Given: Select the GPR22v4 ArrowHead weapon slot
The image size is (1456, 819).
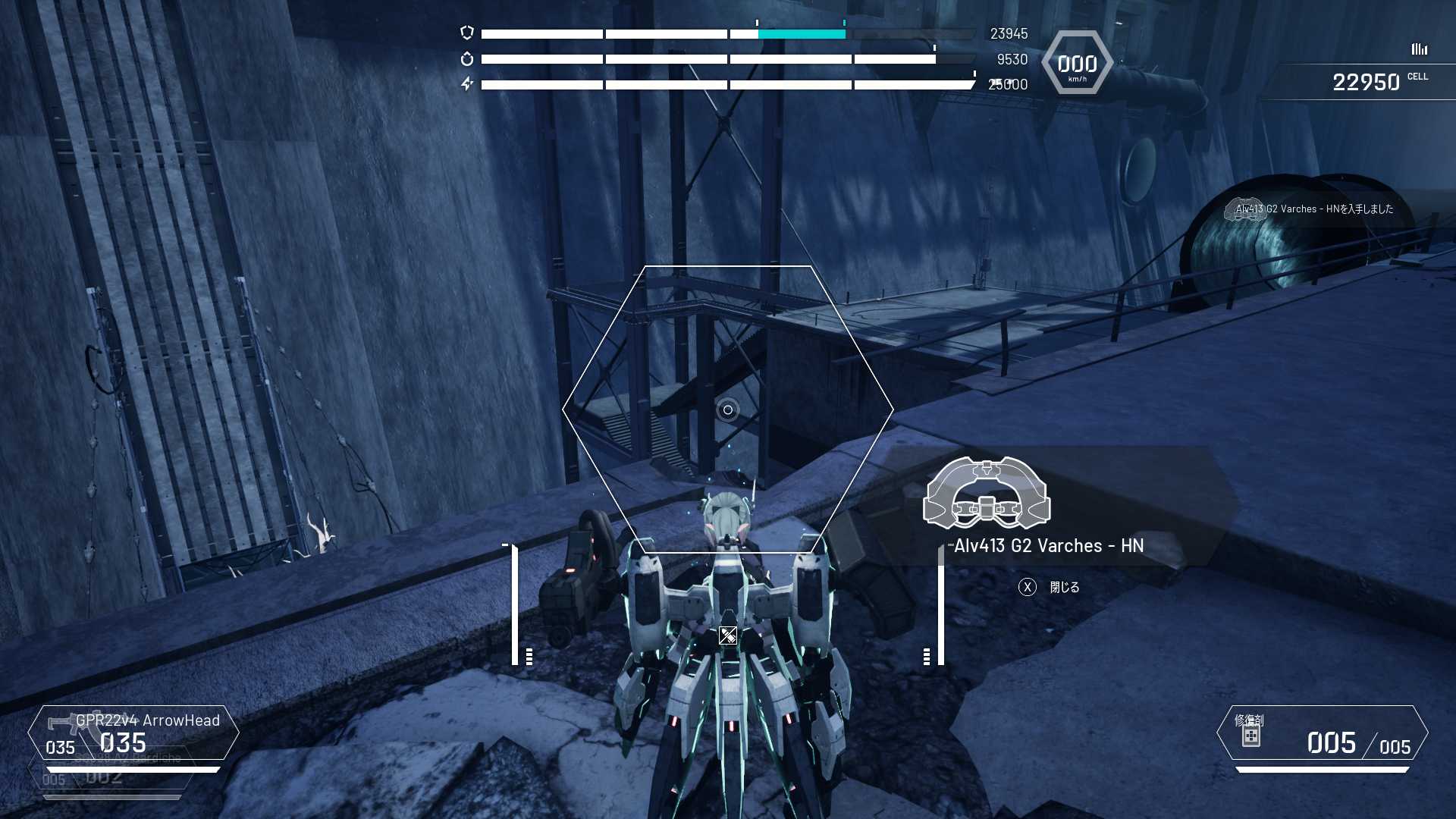Looking at the screenshot, I should (x=133, y=733).
